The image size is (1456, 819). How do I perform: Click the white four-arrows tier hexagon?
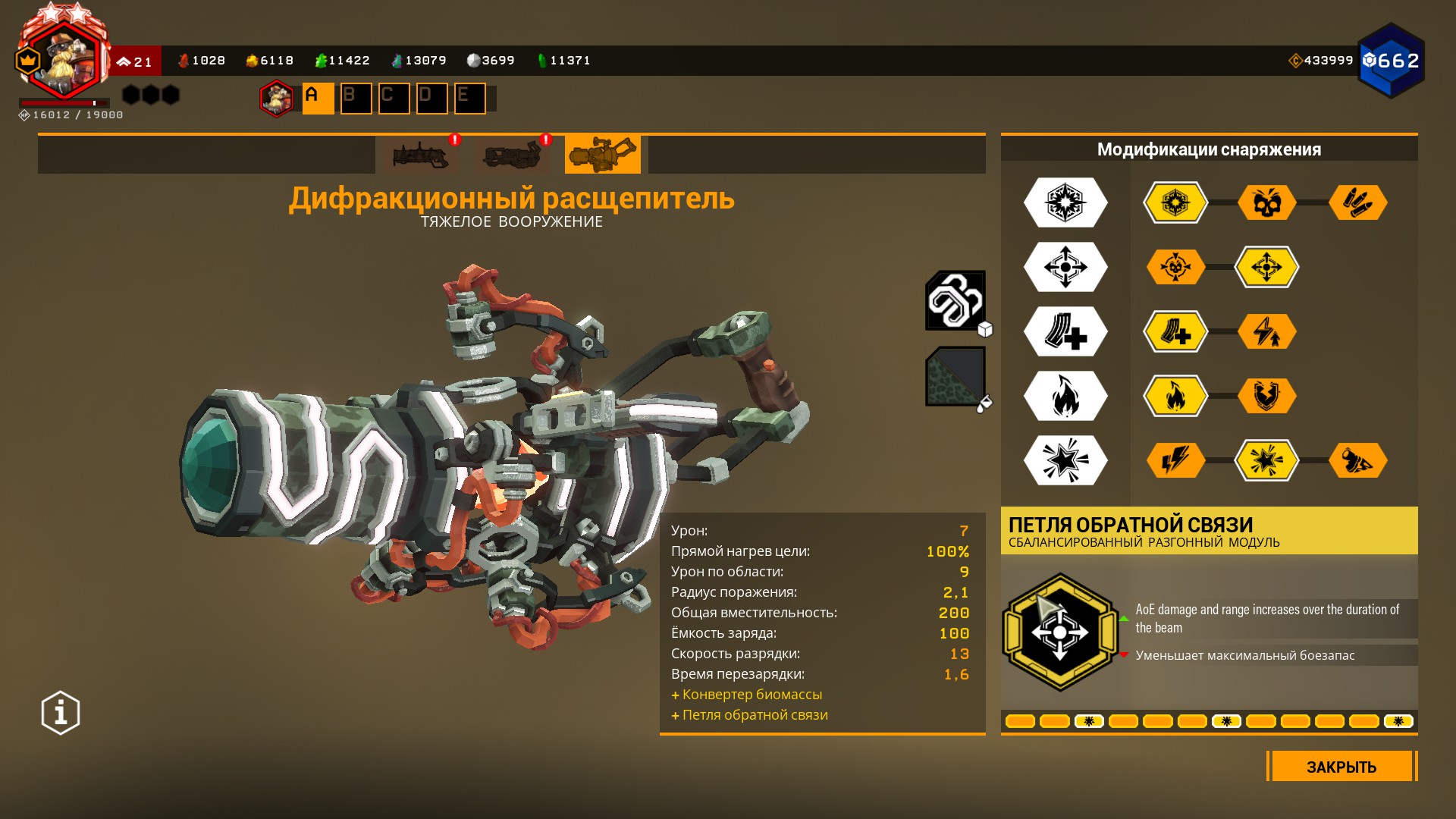click(x=1065, y=267)
